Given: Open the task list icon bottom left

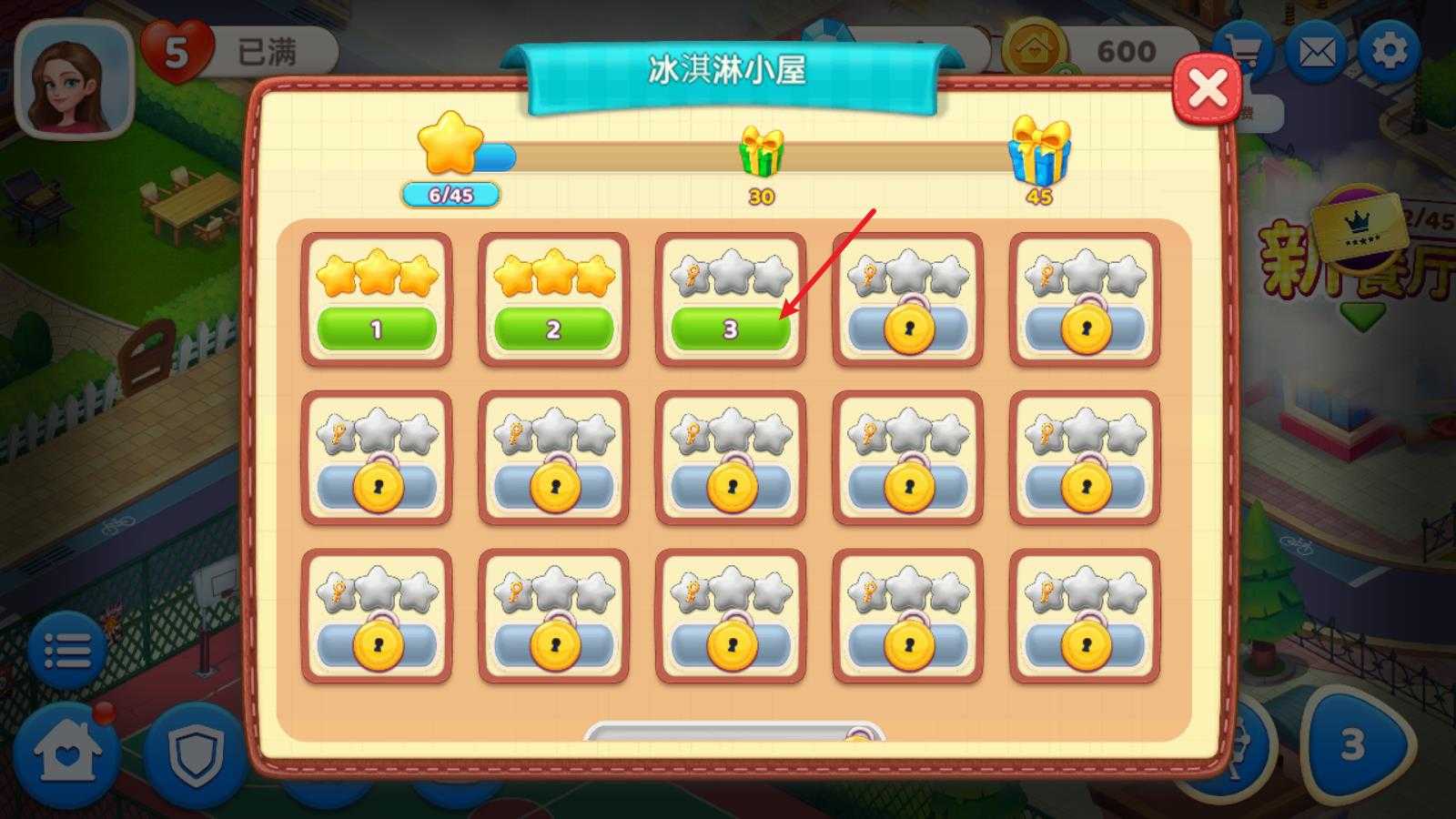Looking at the screenshot, I should [x=68, y=648].
